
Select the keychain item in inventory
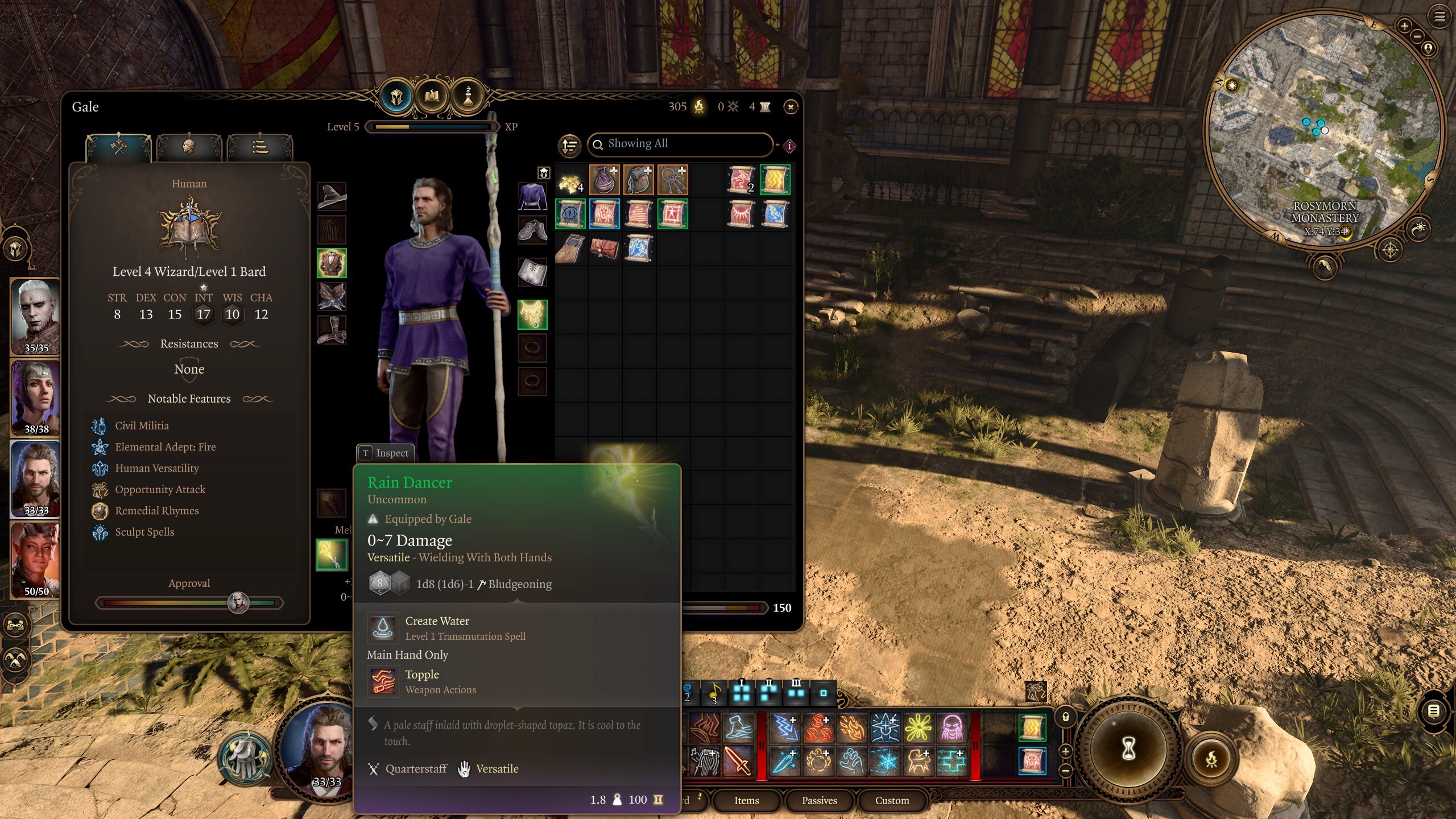[672, 181]
